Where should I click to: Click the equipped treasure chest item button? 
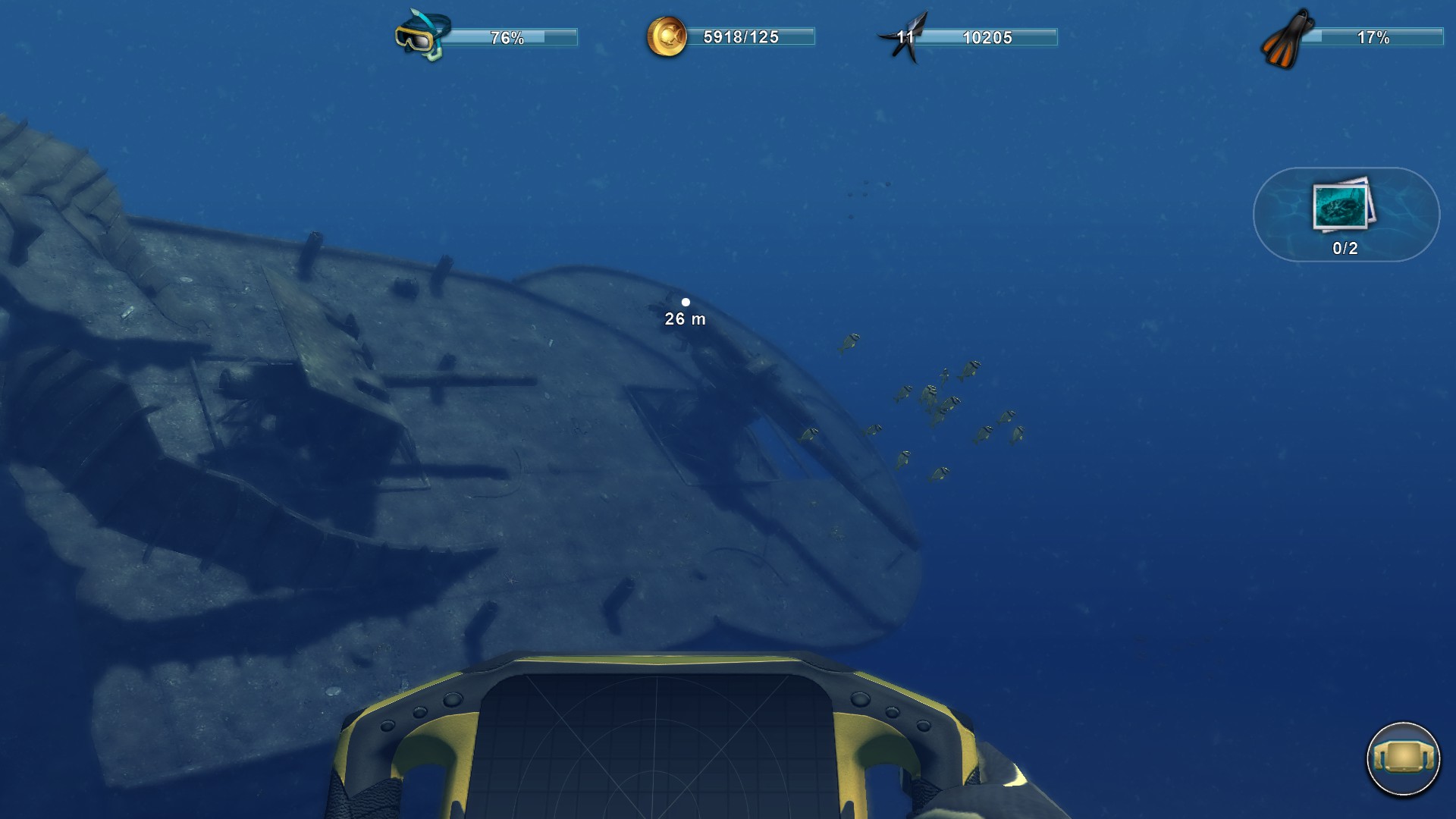point(1407,761)
